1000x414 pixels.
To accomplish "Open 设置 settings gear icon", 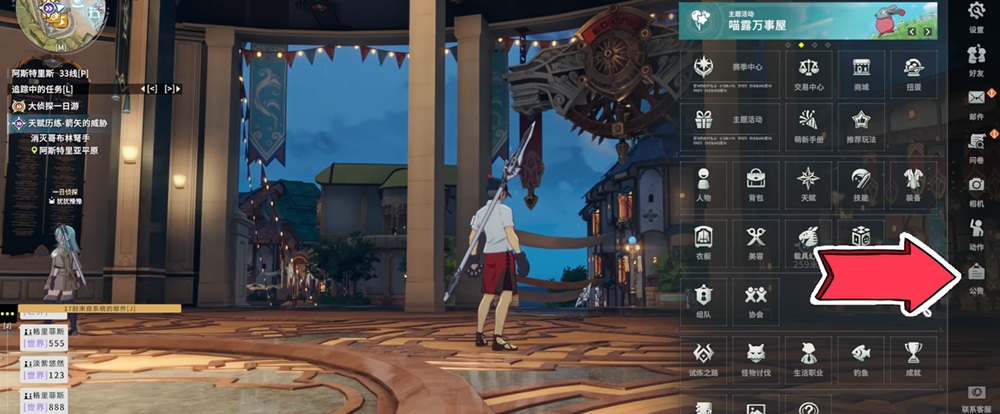I will click(x=977, y=17).
